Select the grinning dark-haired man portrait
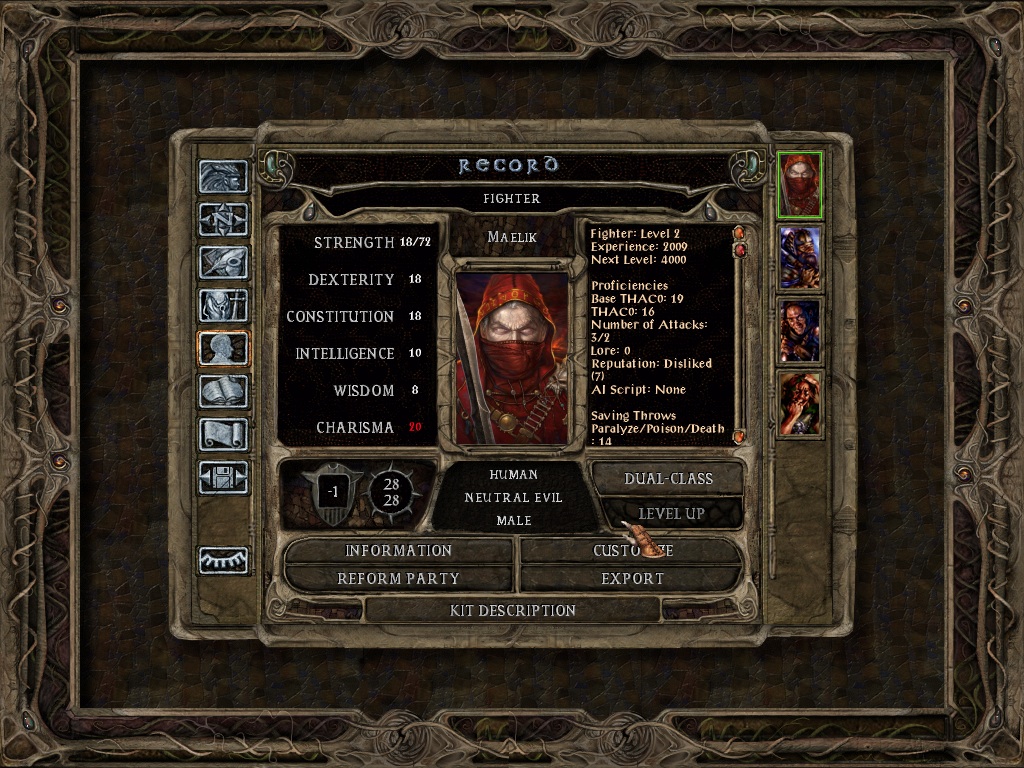The image size is (1024, 768). click(x=800, y=331)
